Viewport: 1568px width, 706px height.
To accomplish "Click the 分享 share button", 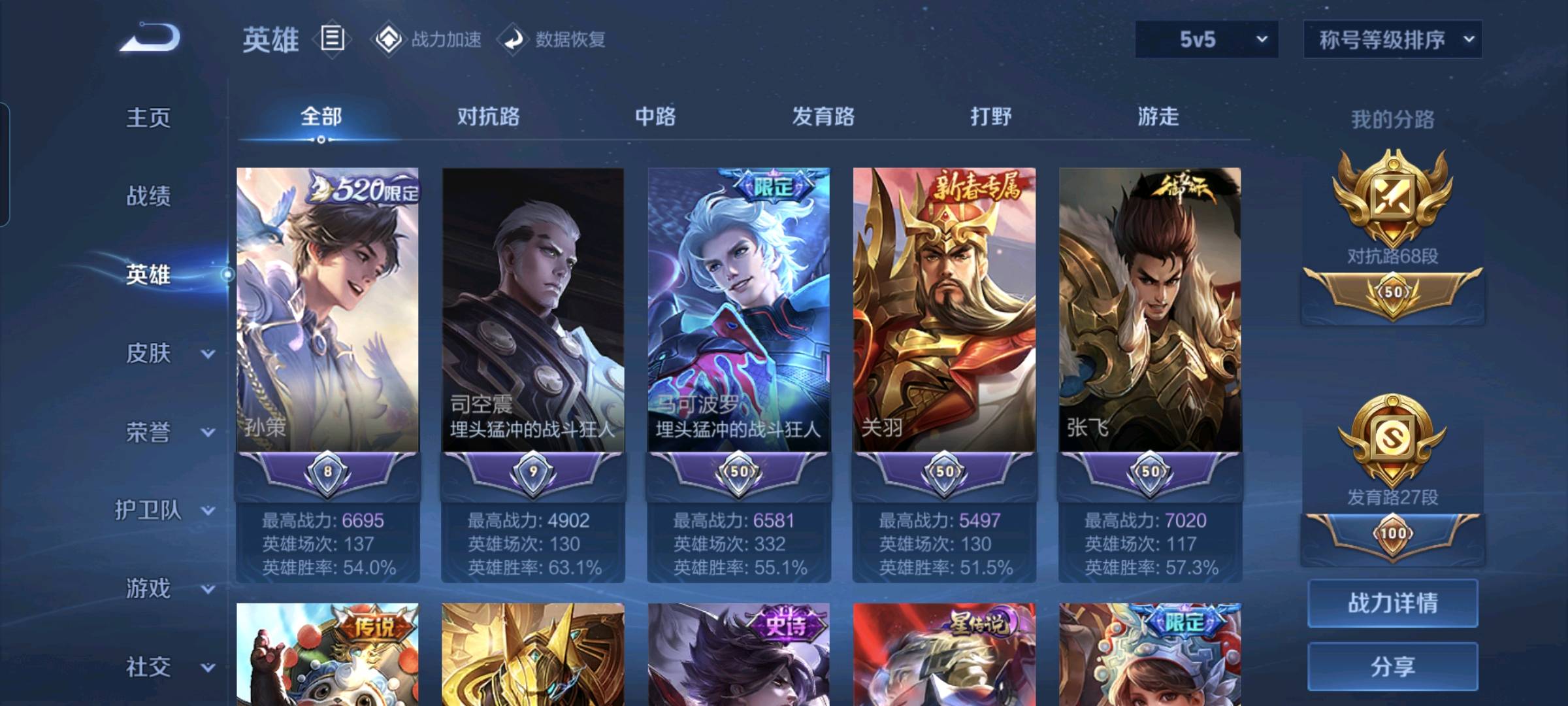I will [1392, 666].
